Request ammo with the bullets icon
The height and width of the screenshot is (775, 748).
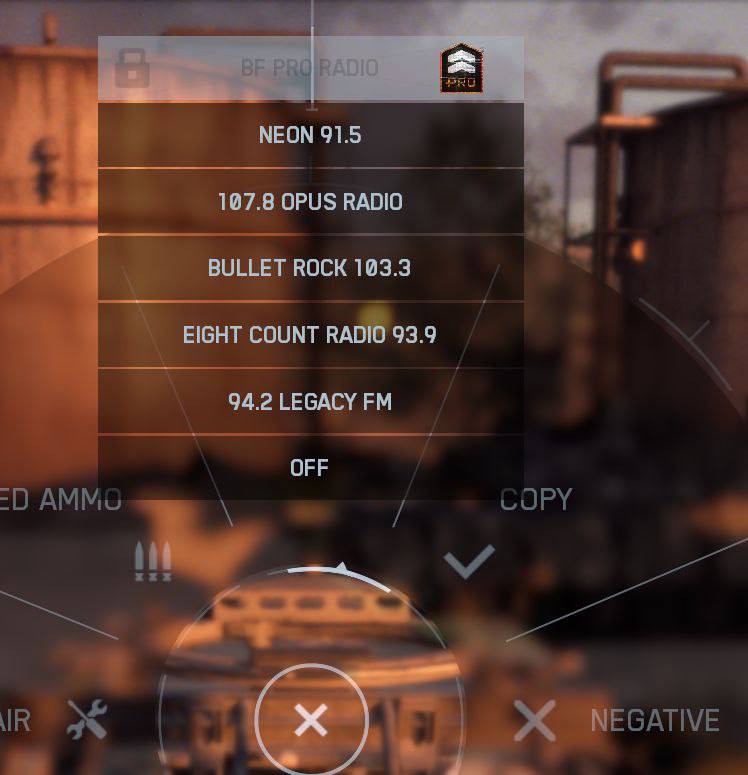pos(153,562)
